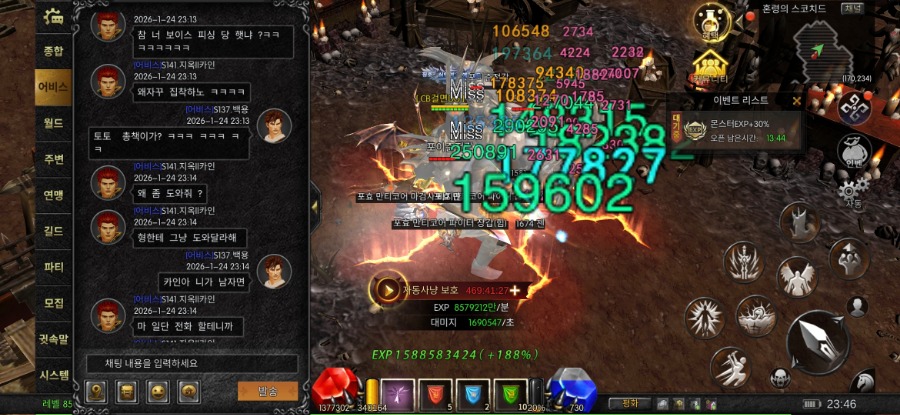Switch to the 길드 chat tab
The width and height of the screenshot is (900, 415).
(x=53, y=231)
